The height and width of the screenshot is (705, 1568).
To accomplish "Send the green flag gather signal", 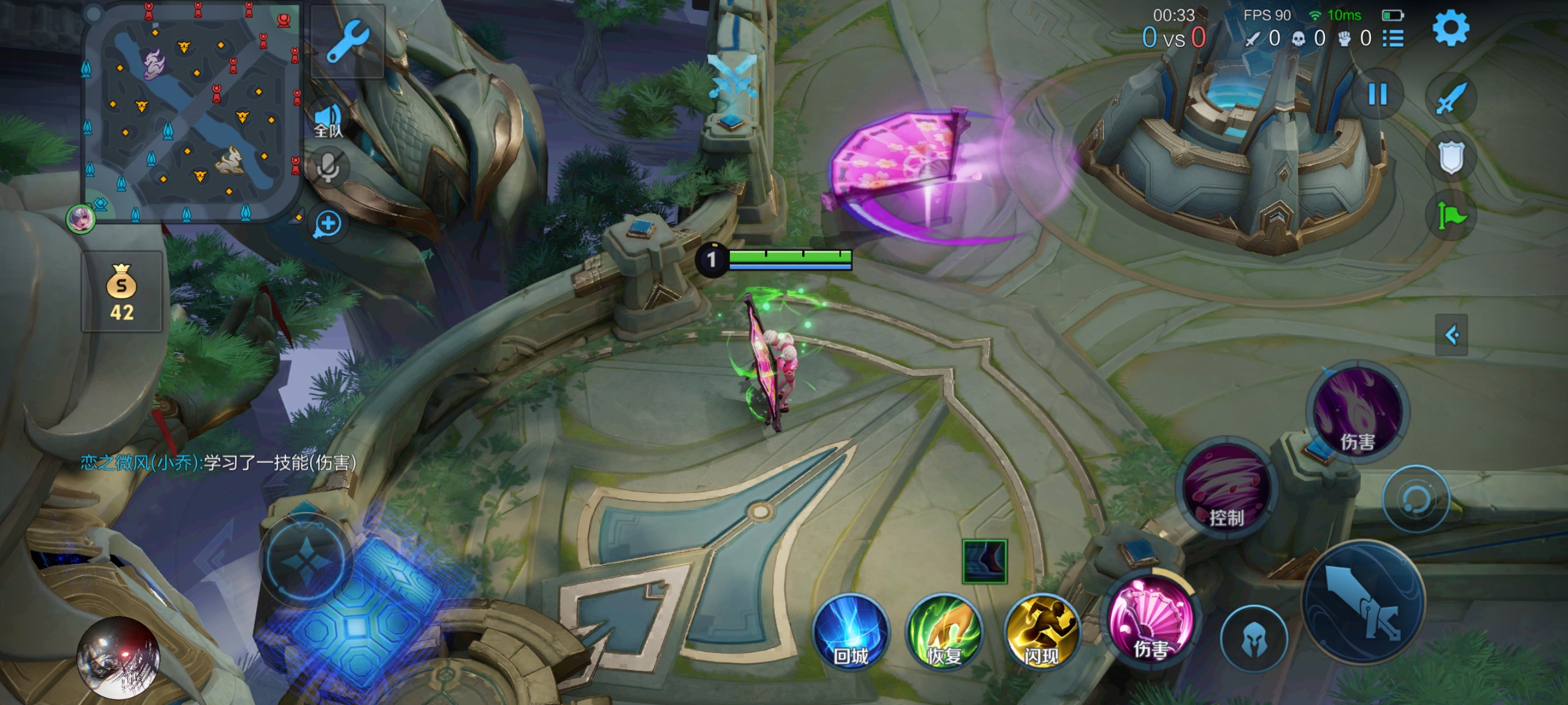I will click(1450, 215).
